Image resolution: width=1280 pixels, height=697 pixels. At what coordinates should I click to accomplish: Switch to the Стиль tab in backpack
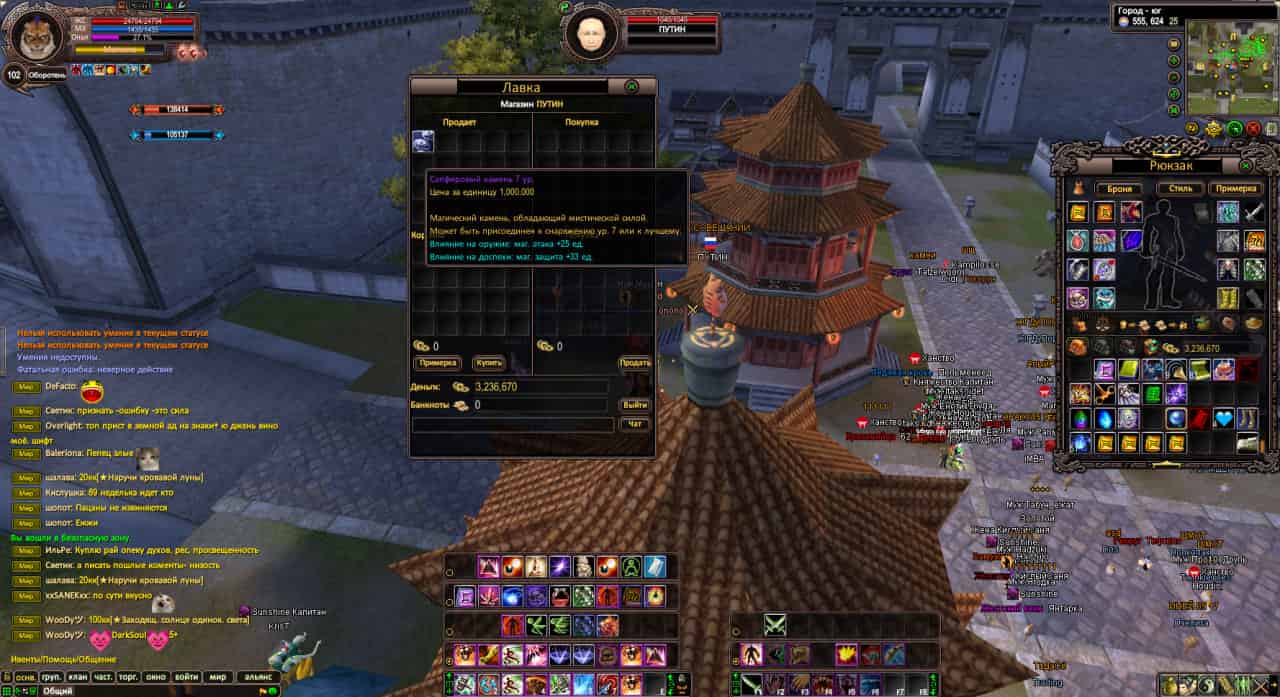pyautogui.click(x=1179, y=188)
